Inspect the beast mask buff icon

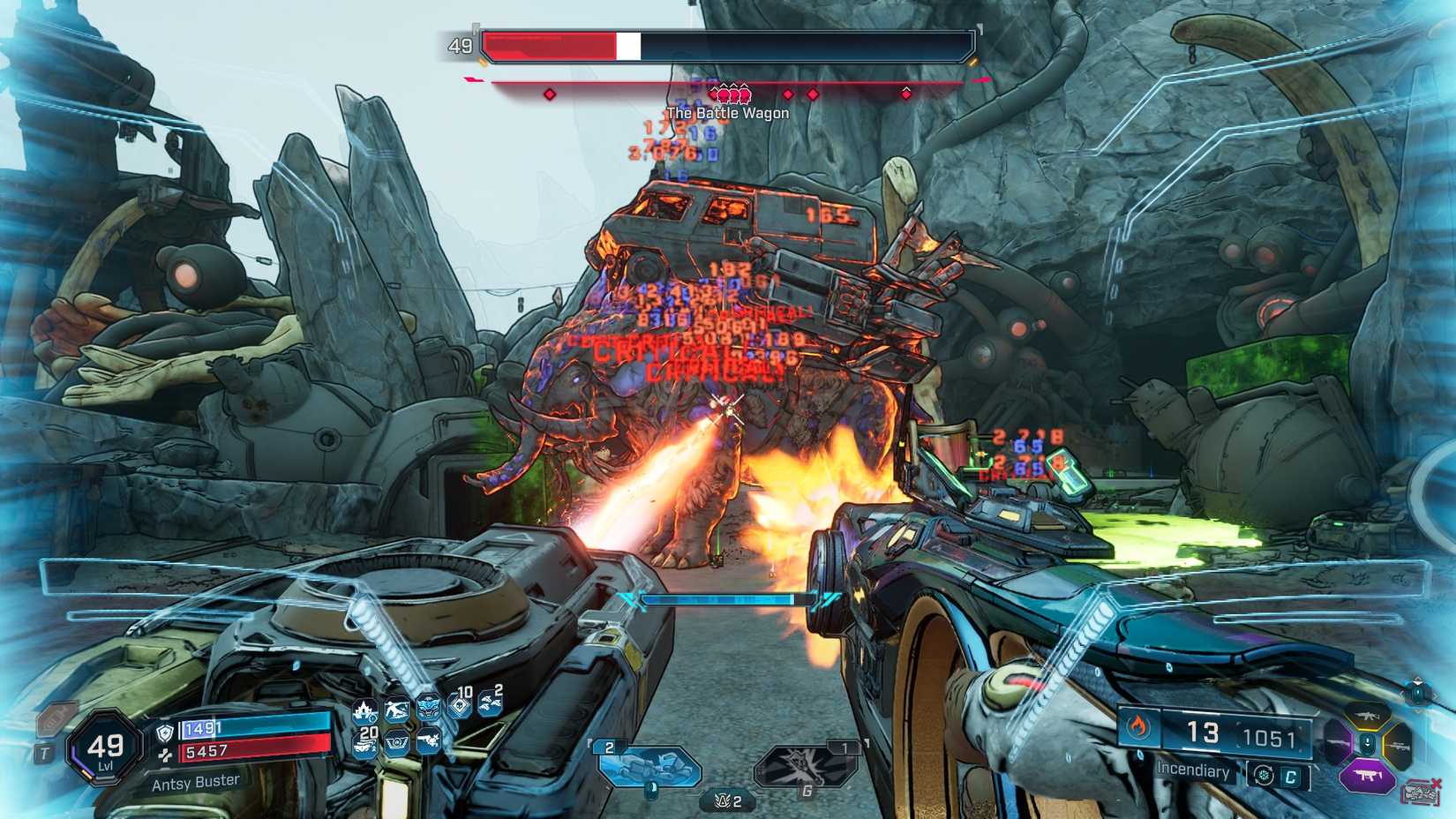pos(428,708)
